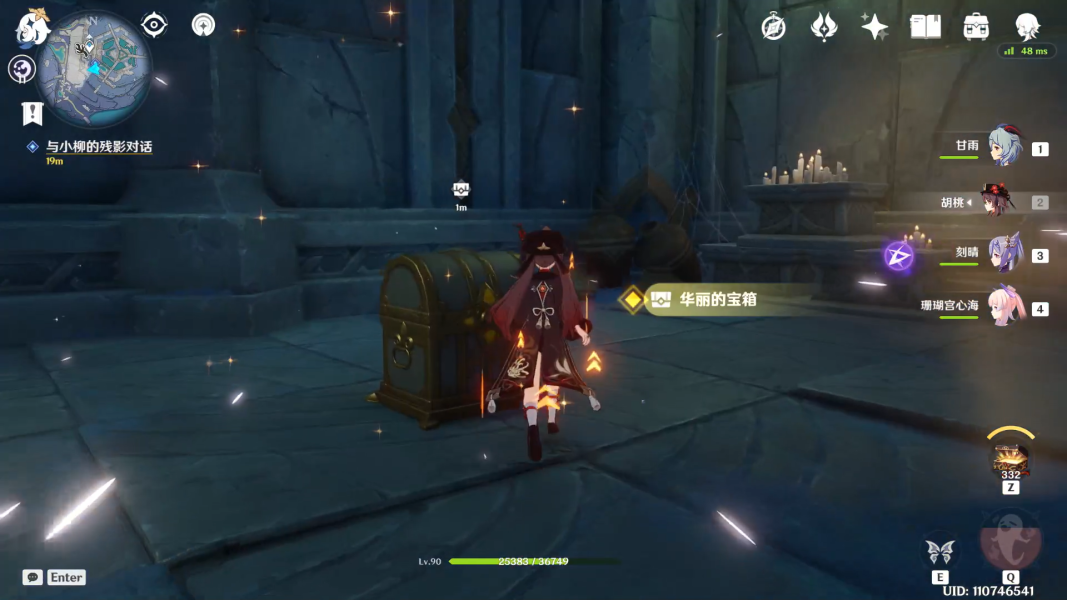Switch to party member 甘雨

(x=1003, y=147)
